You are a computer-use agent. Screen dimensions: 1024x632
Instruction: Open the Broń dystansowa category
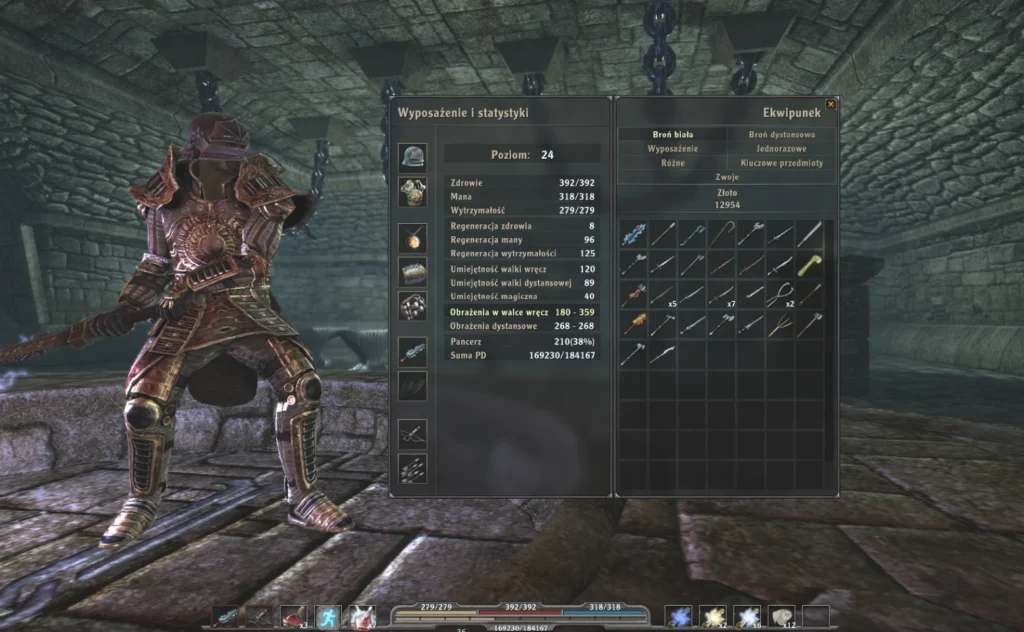pyautogui.click(x=781, y=134)
